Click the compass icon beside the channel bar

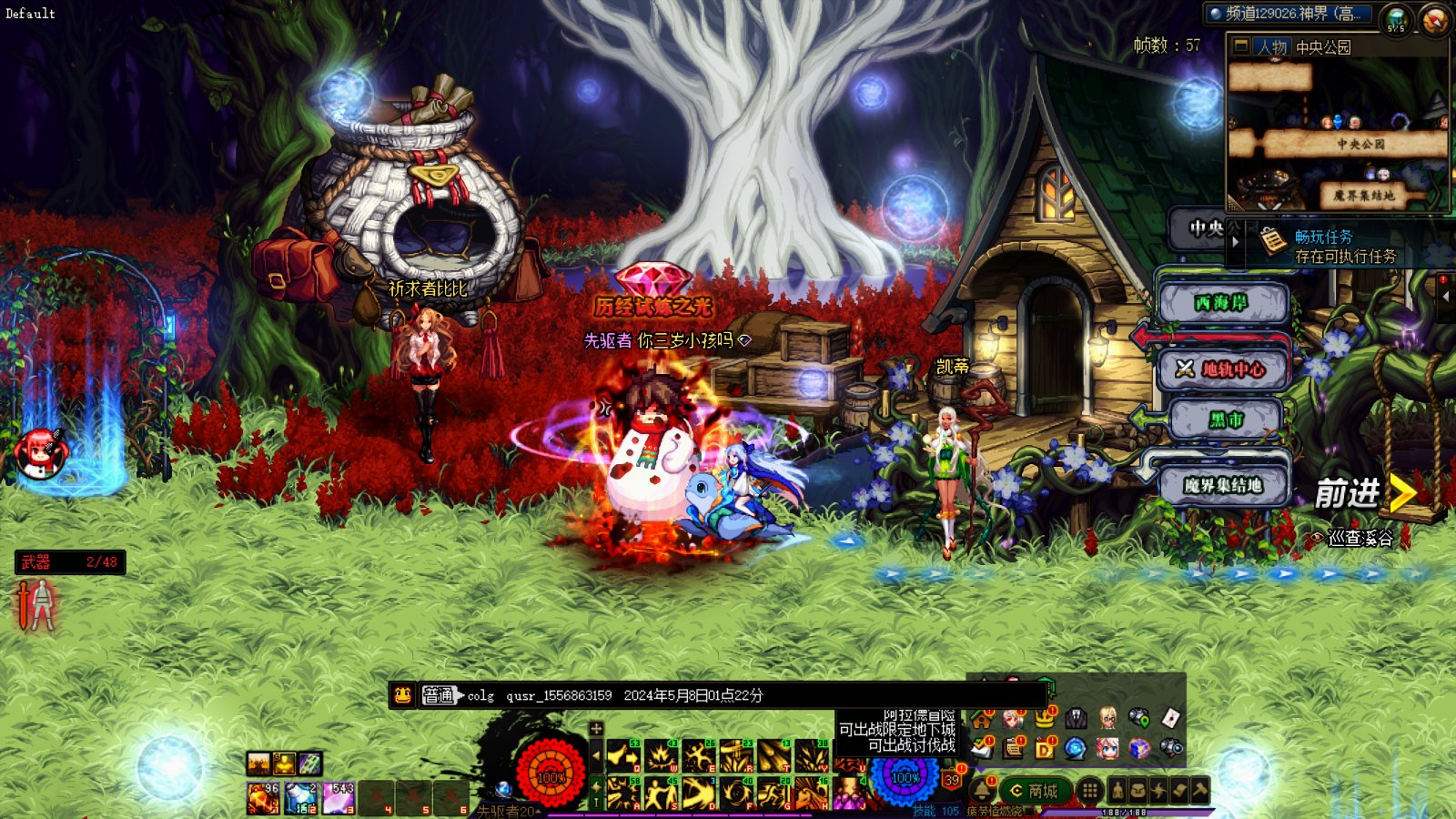(x=1434, y=20)
